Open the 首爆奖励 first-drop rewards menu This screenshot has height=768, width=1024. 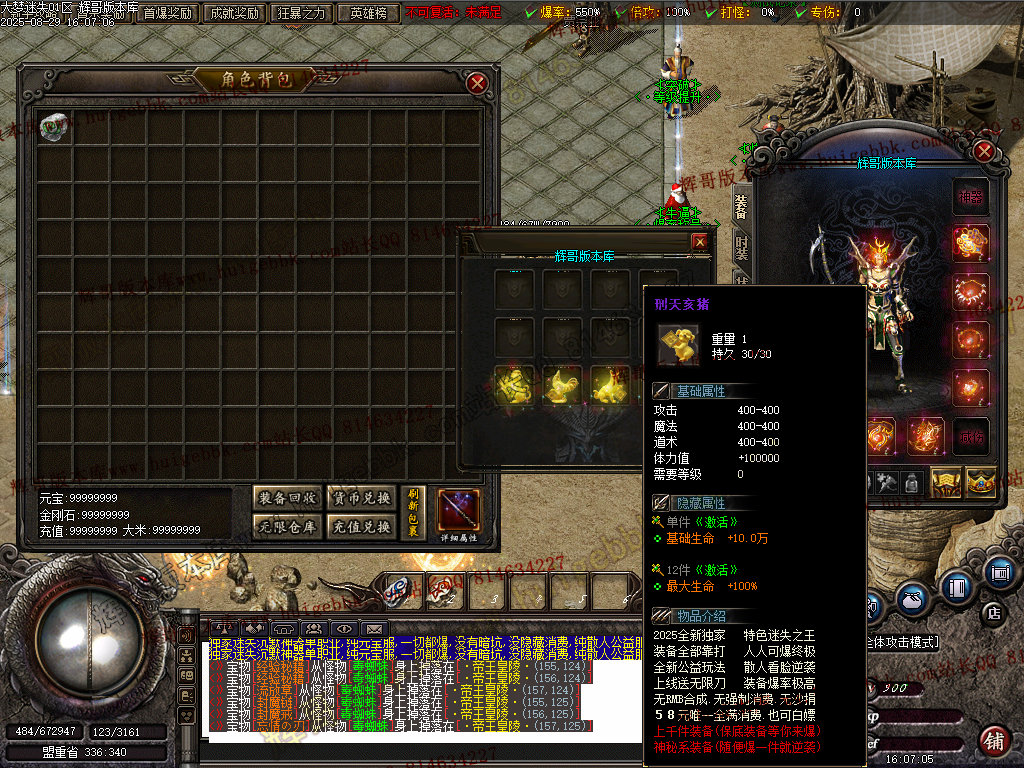(x=167, y=14)
